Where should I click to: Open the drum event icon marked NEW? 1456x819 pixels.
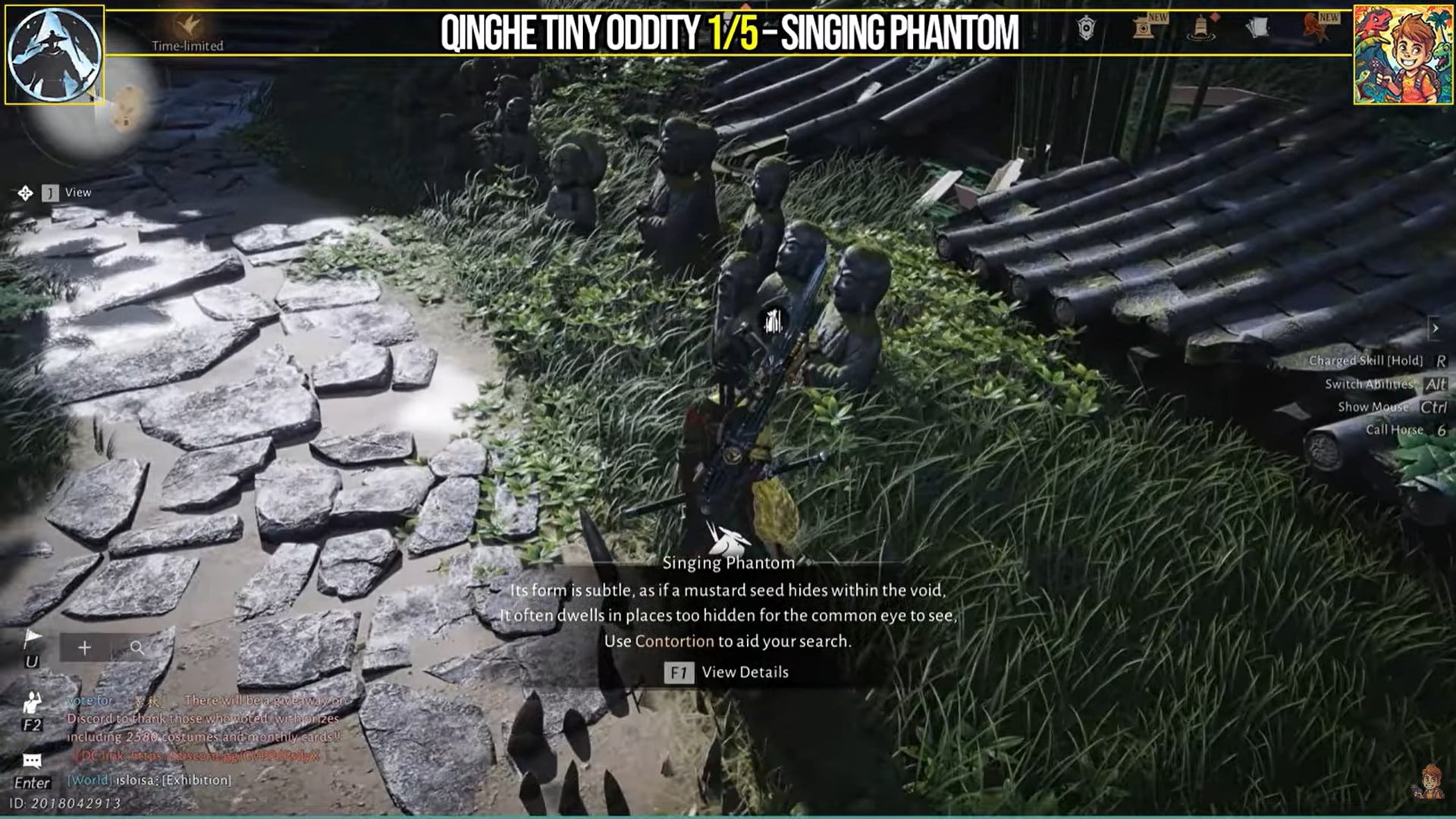tap(1144, 27)
